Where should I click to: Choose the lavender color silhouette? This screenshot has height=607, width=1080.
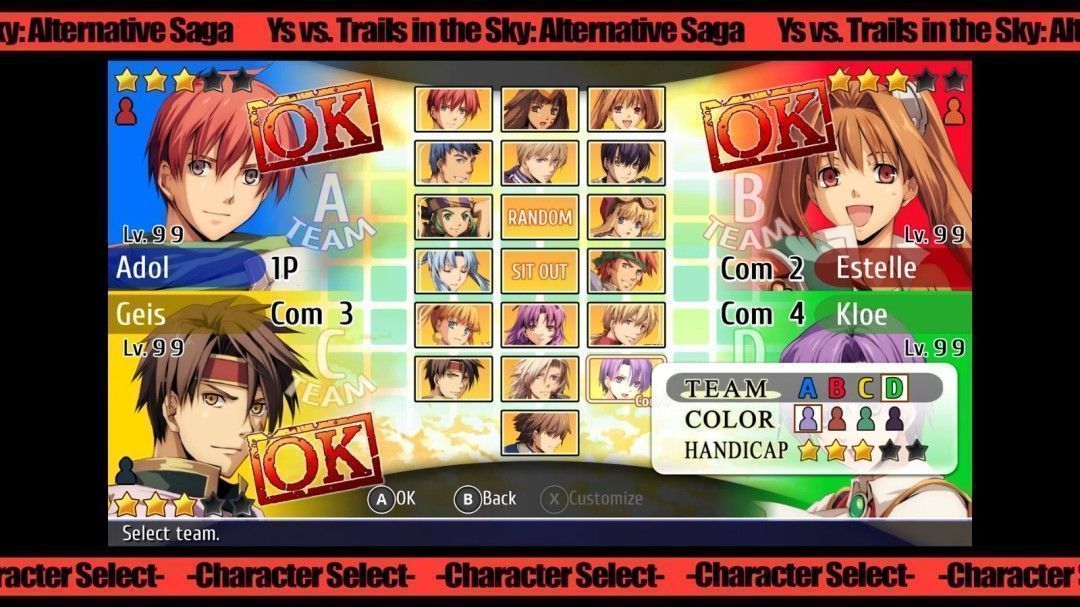[x=808, y=419]
